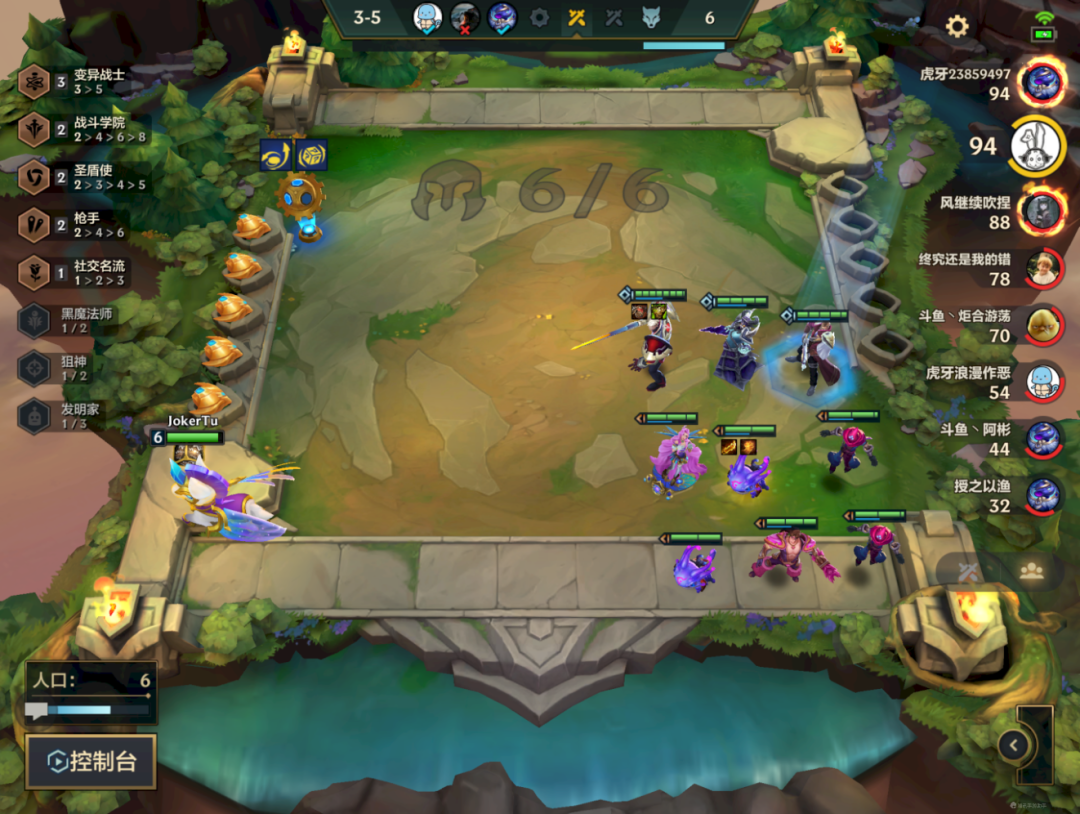
Task: Tap the wolf head round icon
Action: click(x=651, y=17)
